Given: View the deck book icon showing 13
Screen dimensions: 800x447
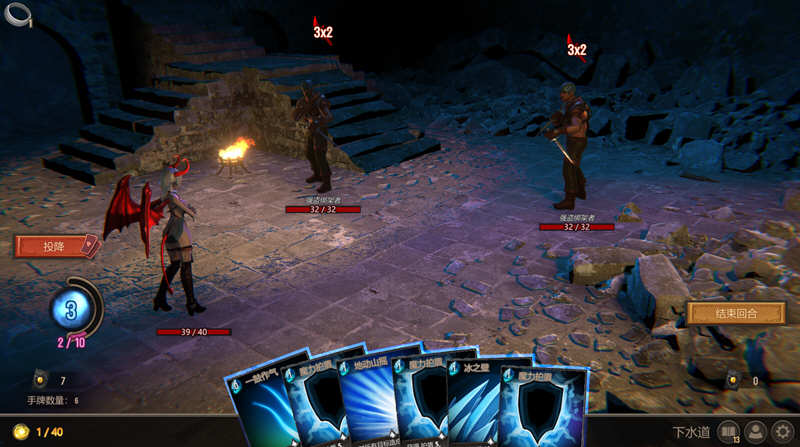Looking at the screenshot, I should pyautogui.click(x=729, y=432).
